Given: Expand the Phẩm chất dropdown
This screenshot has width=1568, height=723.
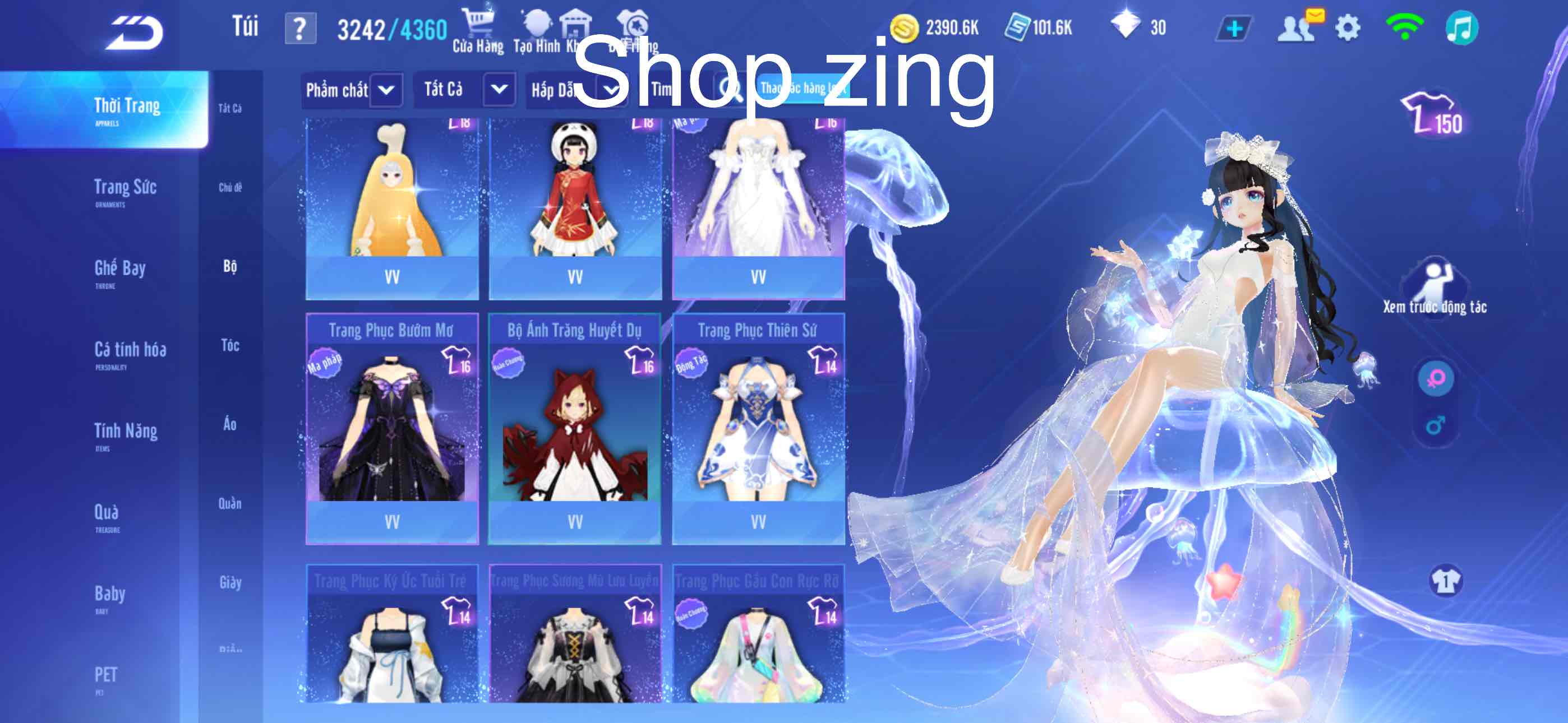Looking at the screenshot, I should pos(386,91).
